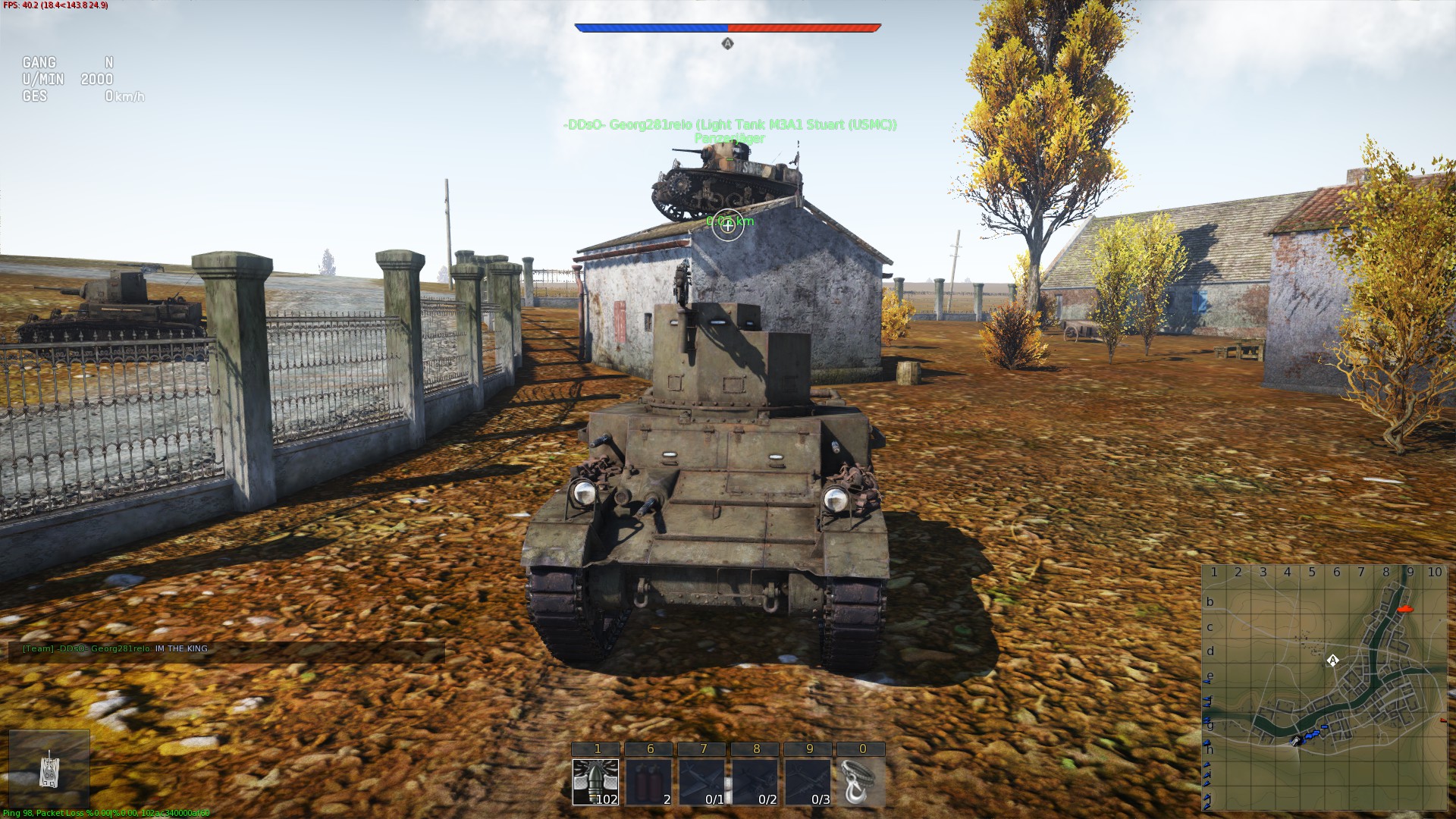Click the capture point A marker on minimap
Viewport: 1456px width, 819px height.
tap(1332, 661)
